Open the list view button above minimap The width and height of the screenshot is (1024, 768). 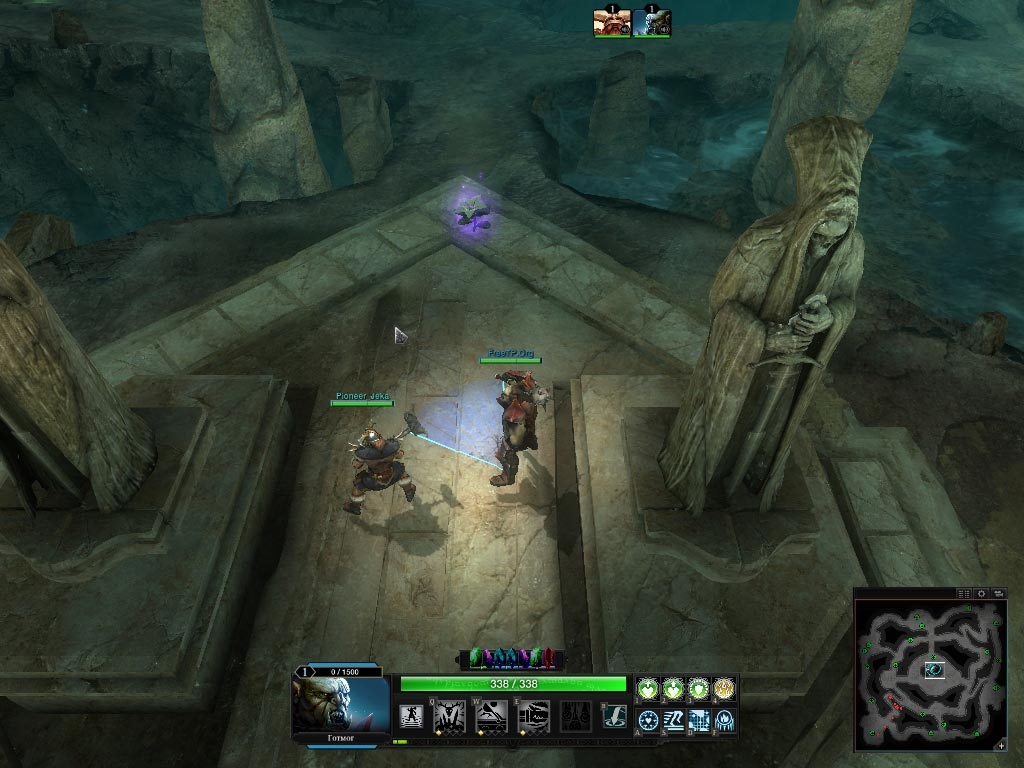[964, 593]
